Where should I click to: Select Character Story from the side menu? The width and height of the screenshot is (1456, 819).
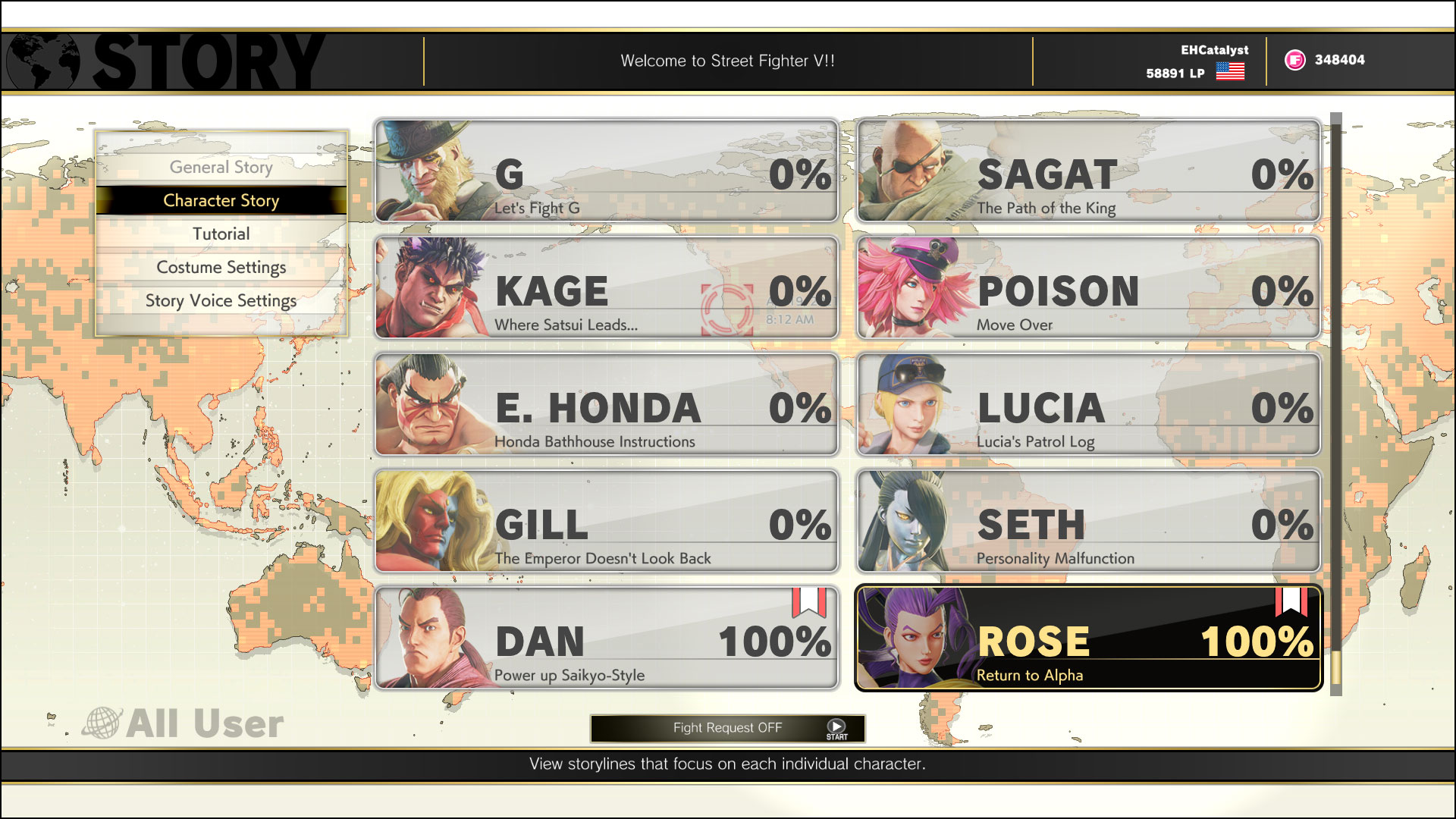tap(221, 200)
